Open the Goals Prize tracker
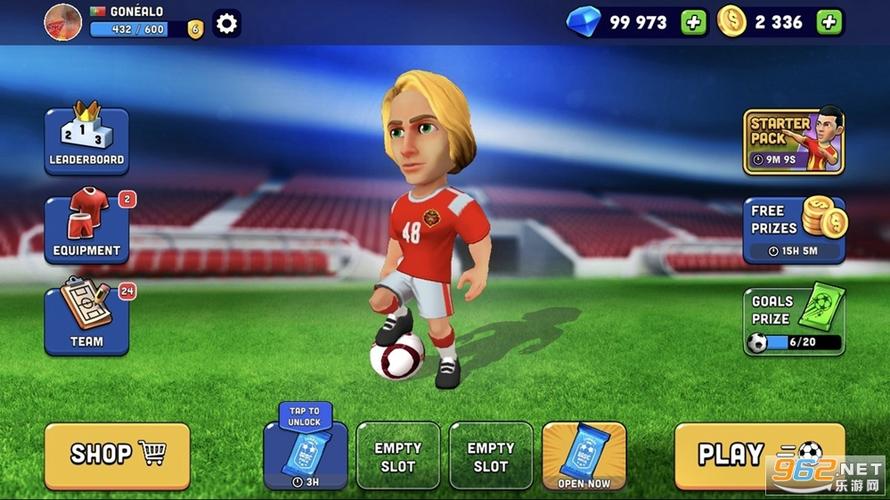890x500 pixels. pos(793,321)
